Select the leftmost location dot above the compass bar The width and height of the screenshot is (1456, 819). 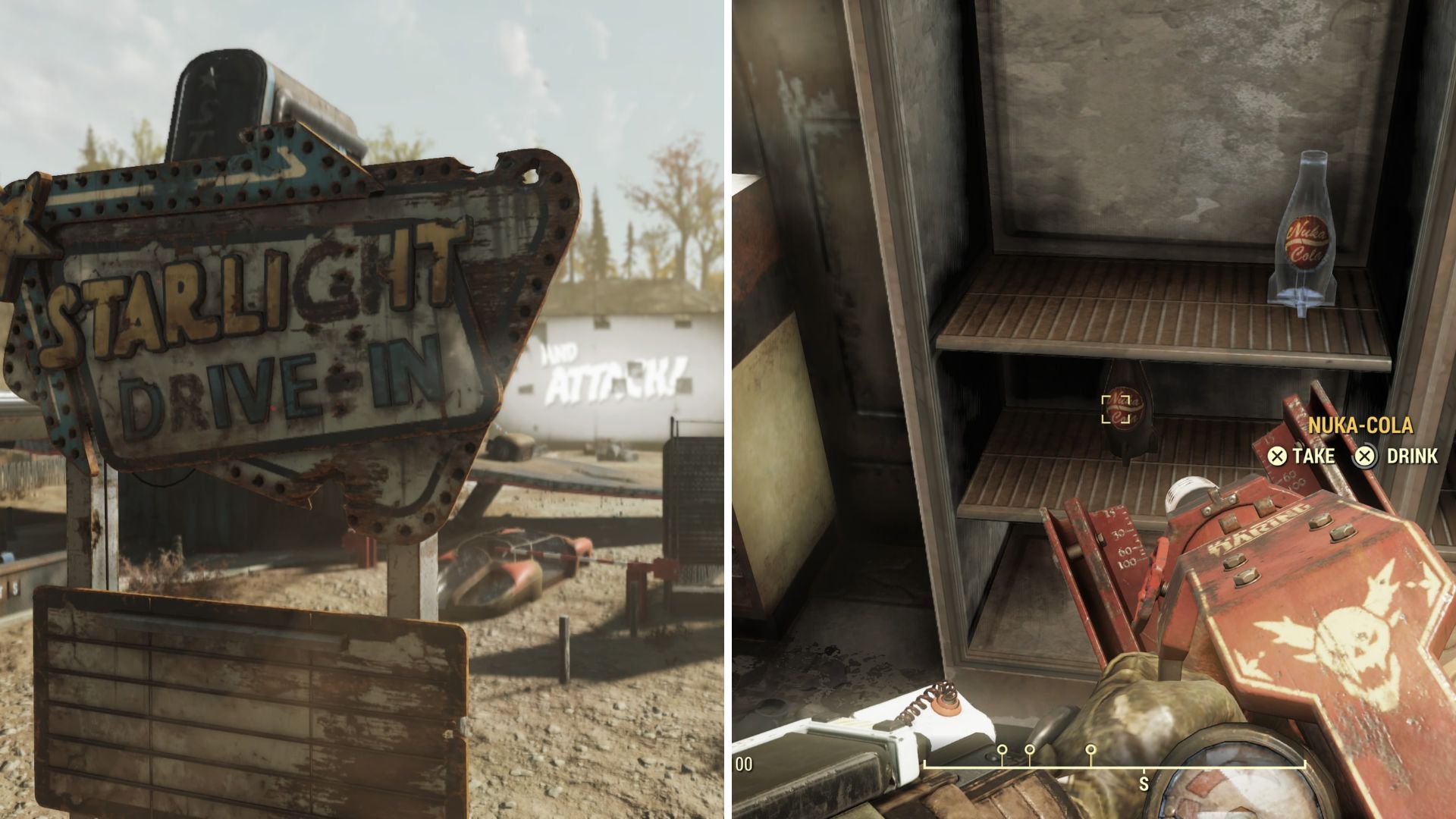click(1001, 748)
